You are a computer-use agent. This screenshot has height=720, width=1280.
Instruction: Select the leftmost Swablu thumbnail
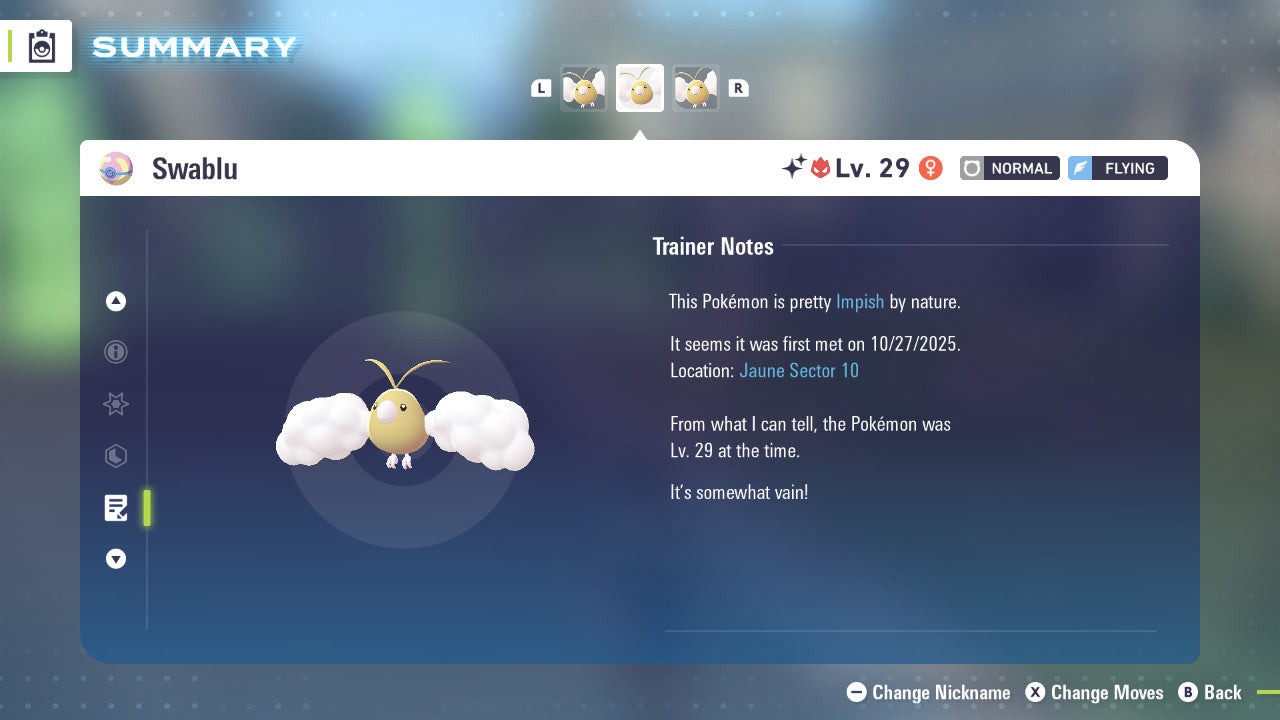[584, 88]
